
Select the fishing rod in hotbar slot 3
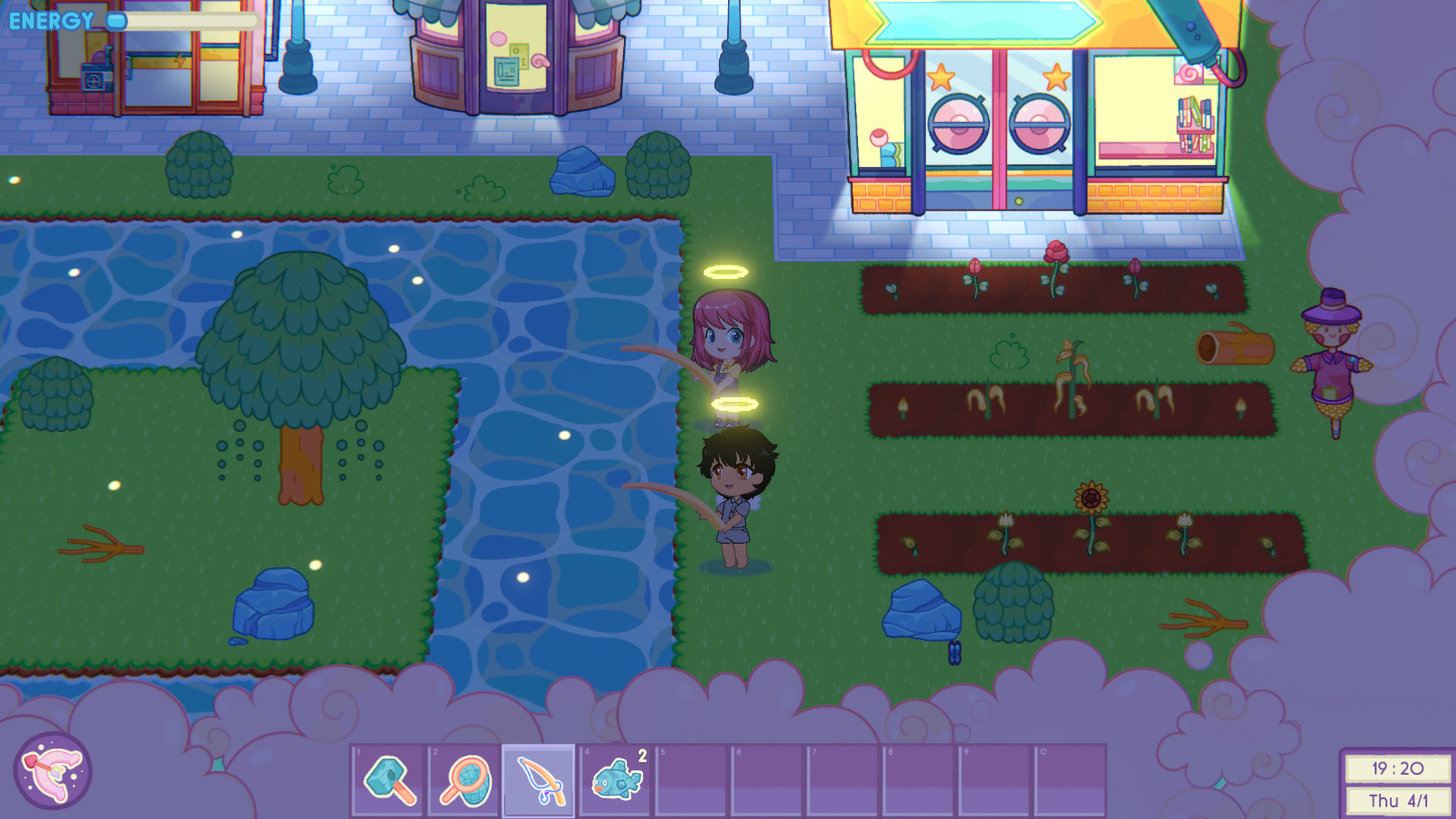541,782
